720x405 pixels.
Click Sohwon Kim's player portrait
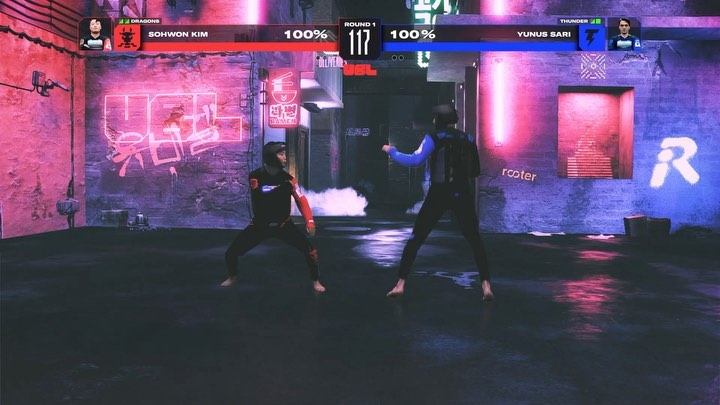(x=95, y=34)
